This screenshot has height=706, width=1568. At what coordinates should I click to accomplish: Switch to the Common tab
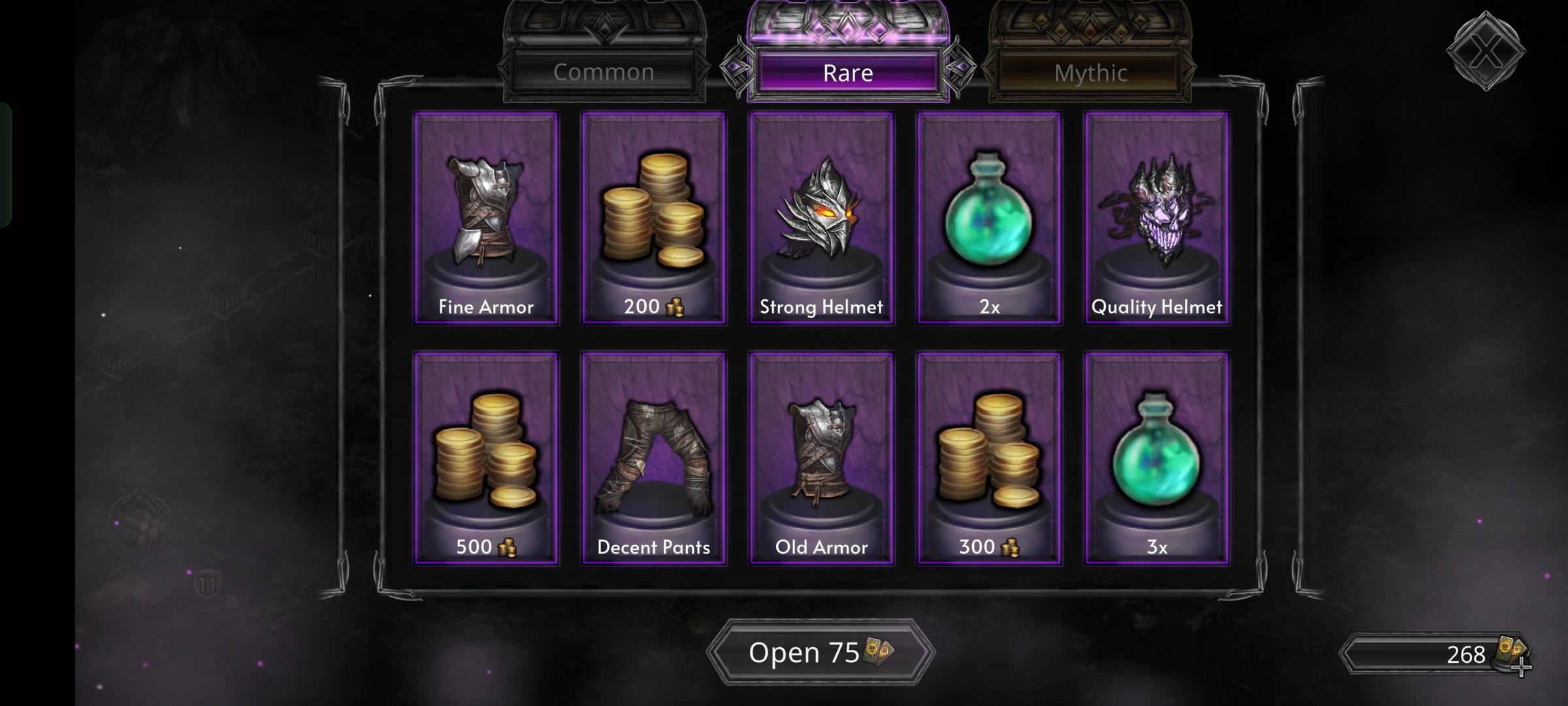click(604, 72)
